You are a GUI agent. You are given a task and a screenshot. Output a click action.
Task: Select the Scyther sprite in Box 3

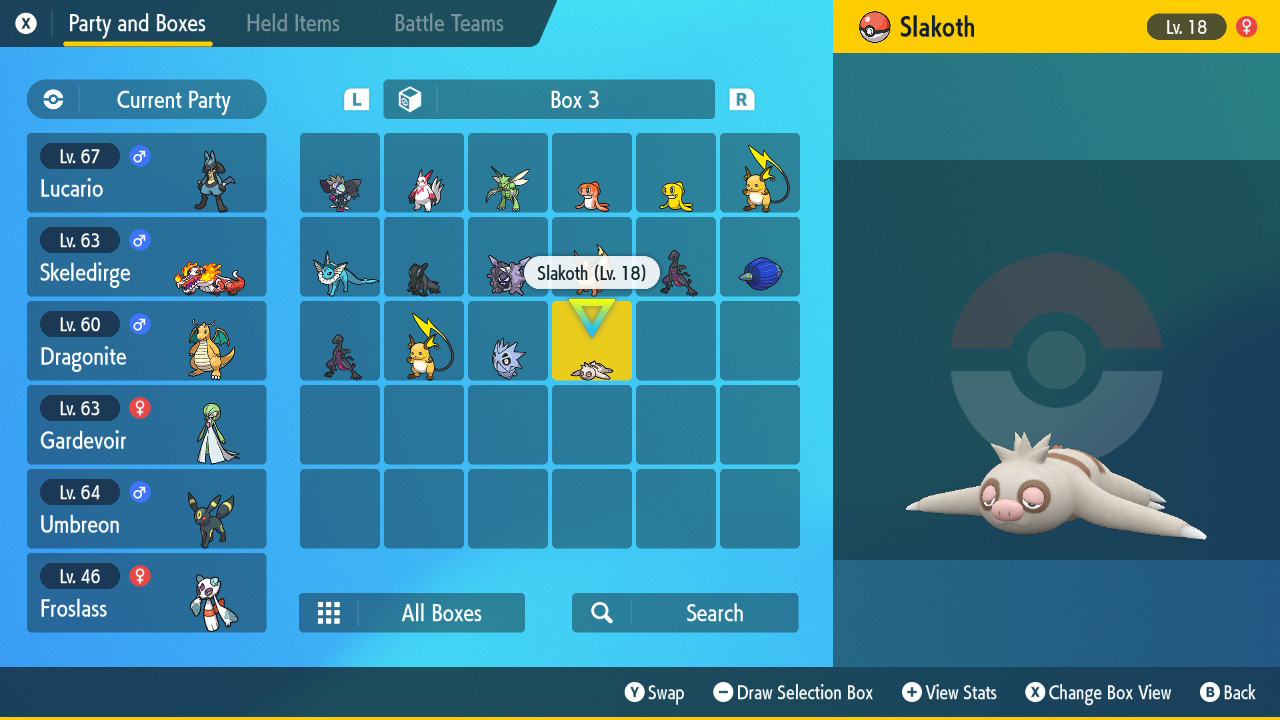click(x=507, y=173)
